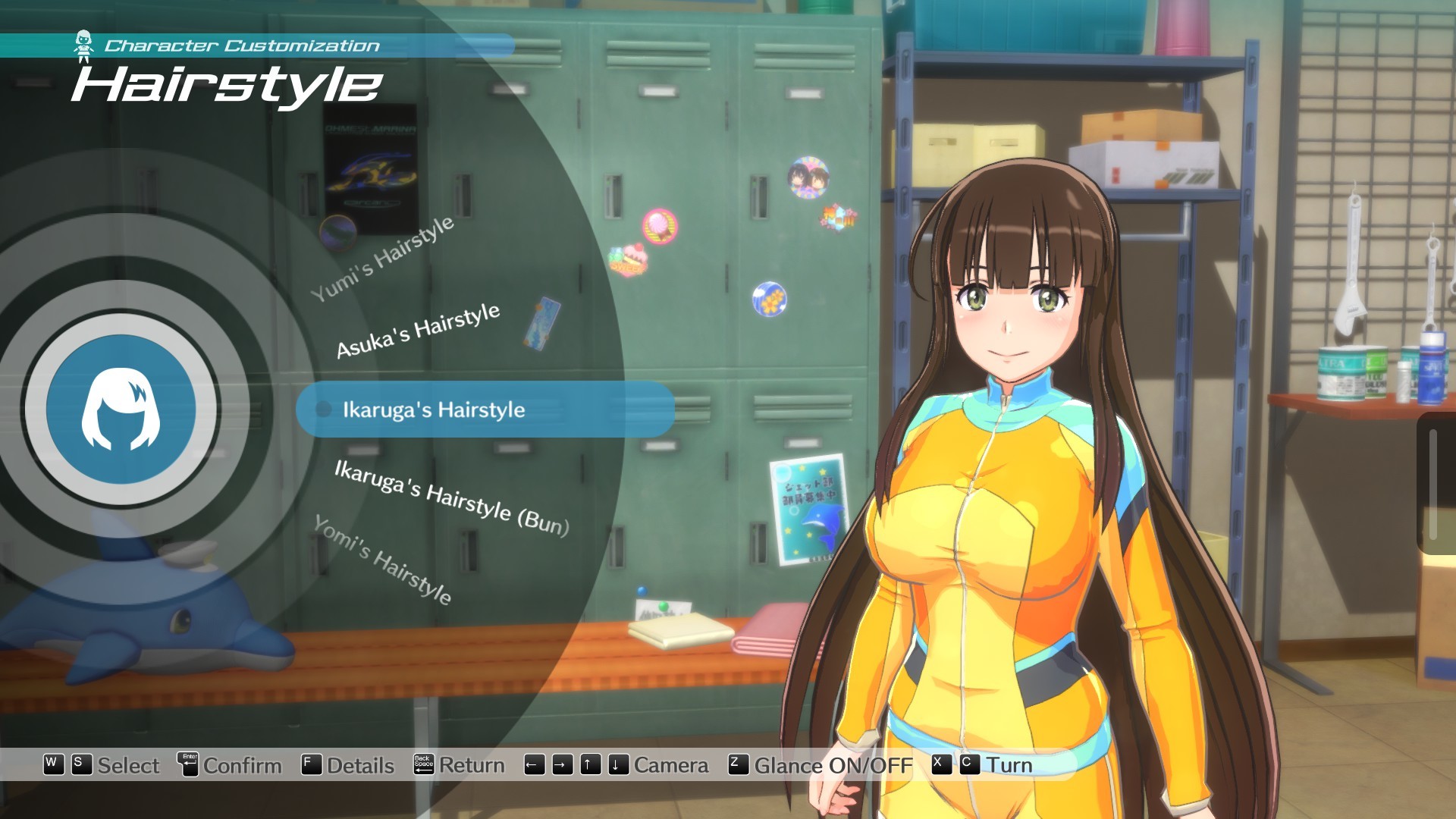The image size is (1456, 819).
Task: Click the highlighted blue selection bar
Action: point(485,410)
